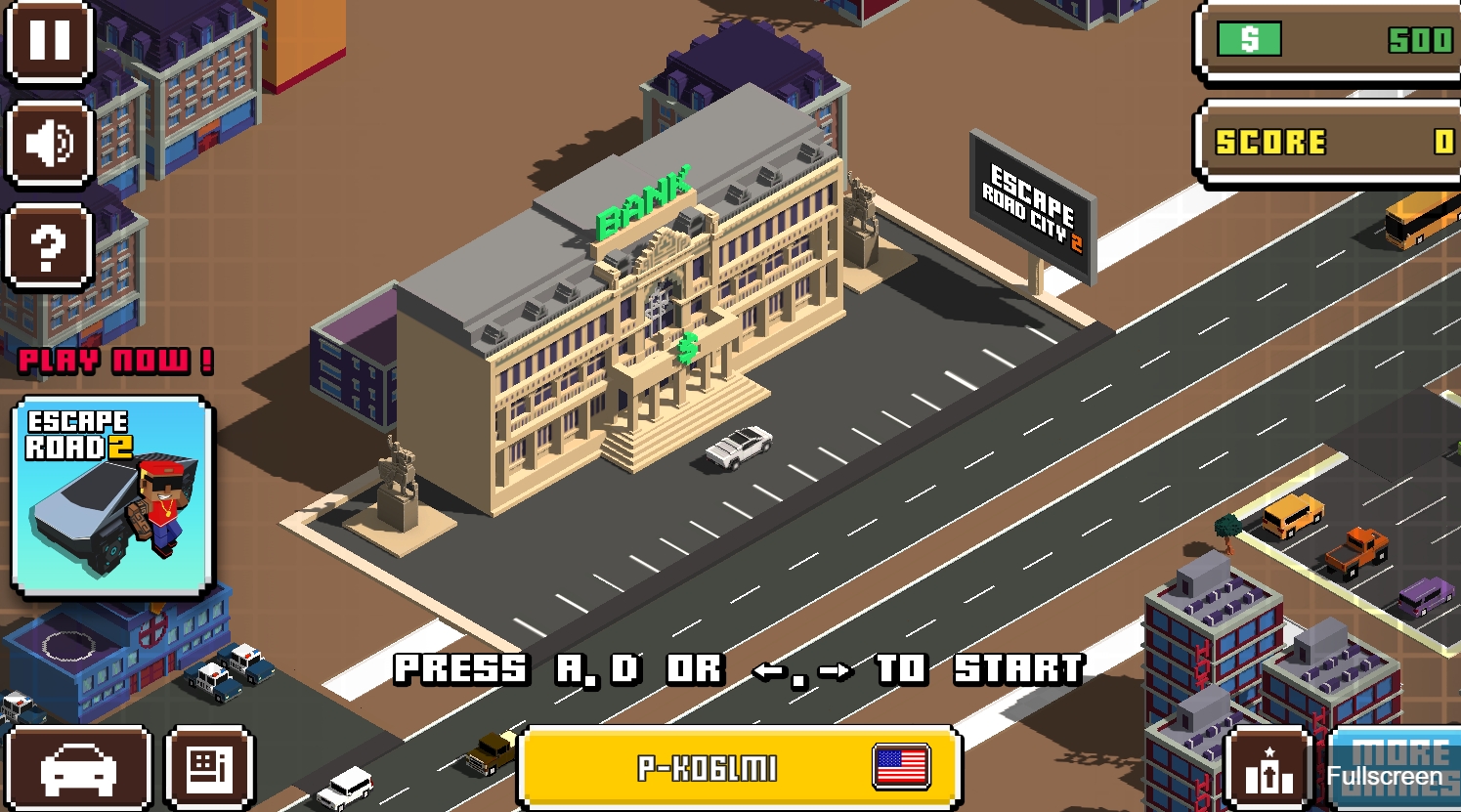Viewport: 1461px width, 812px height.
Task: Click the pause icon
Action: pos(50,44)
